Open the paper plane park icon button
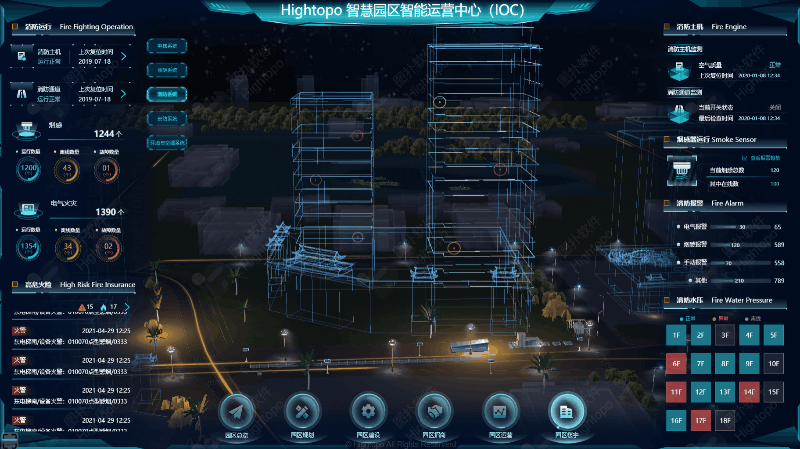 [236, 411]
